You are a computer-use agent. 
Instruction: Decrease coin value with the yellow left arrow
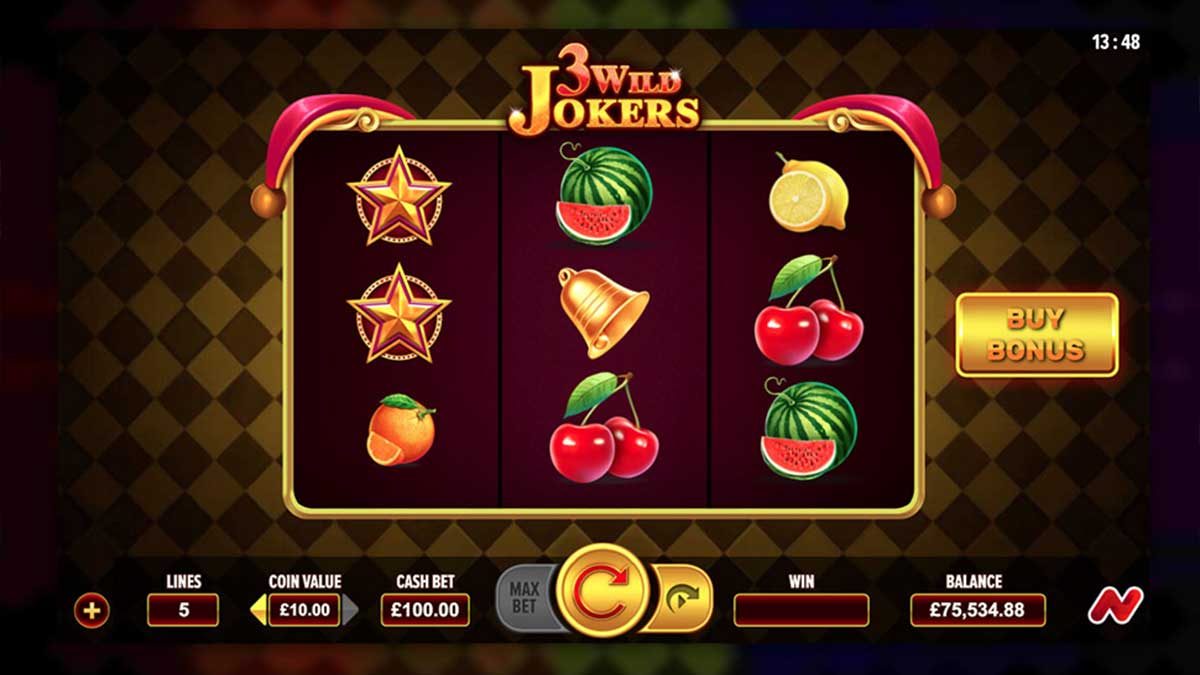pos(258,610)
